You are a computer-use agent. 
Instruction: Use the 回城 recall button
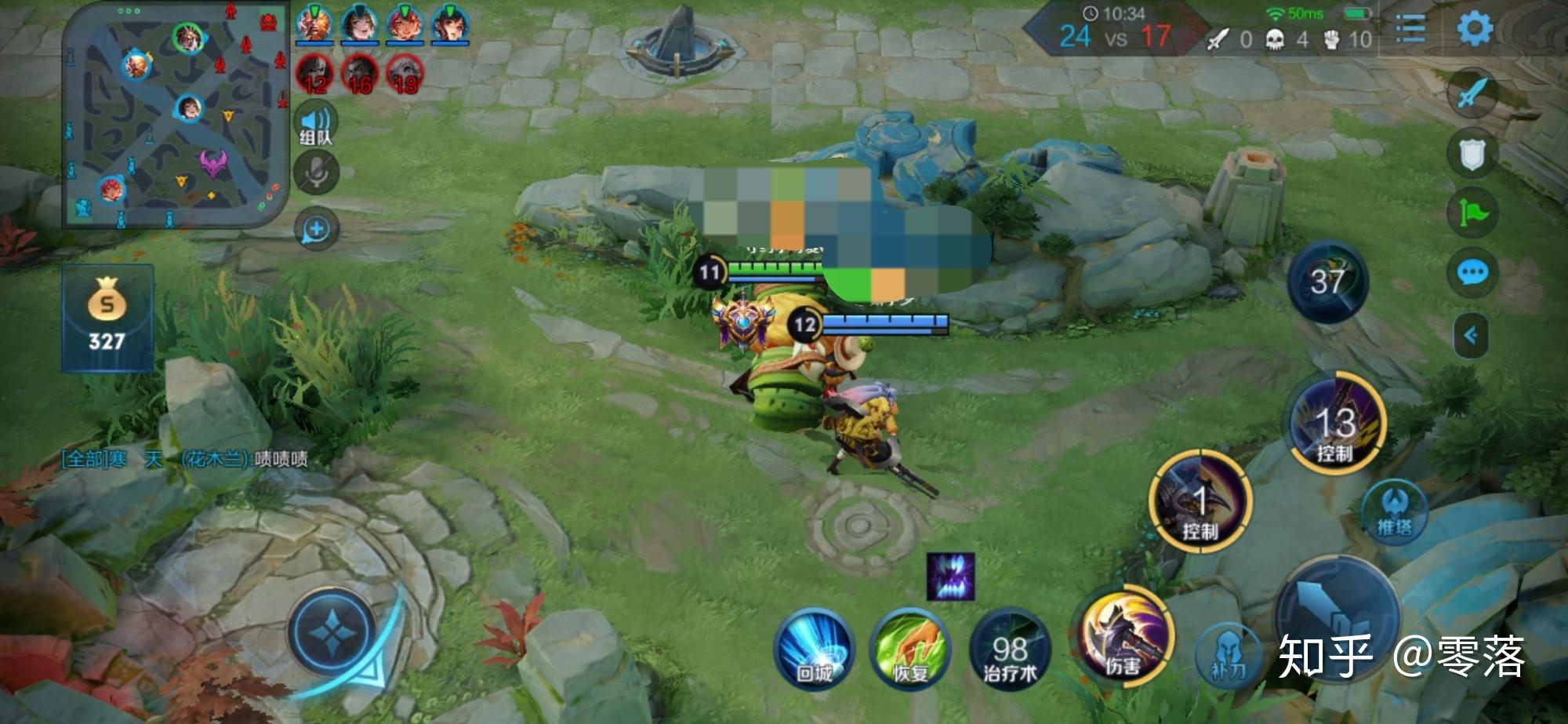pyautogui.click(x=814, y=649)
